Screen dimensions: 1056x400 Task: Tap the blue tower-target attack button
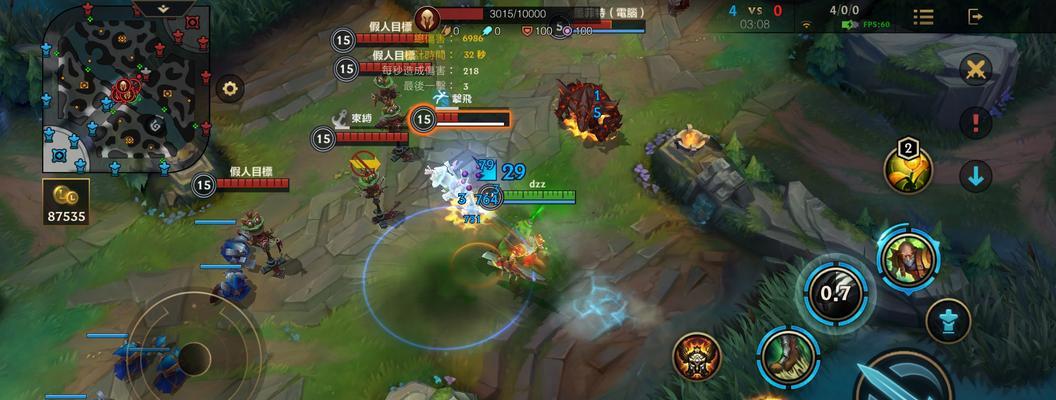pos(948,321)
